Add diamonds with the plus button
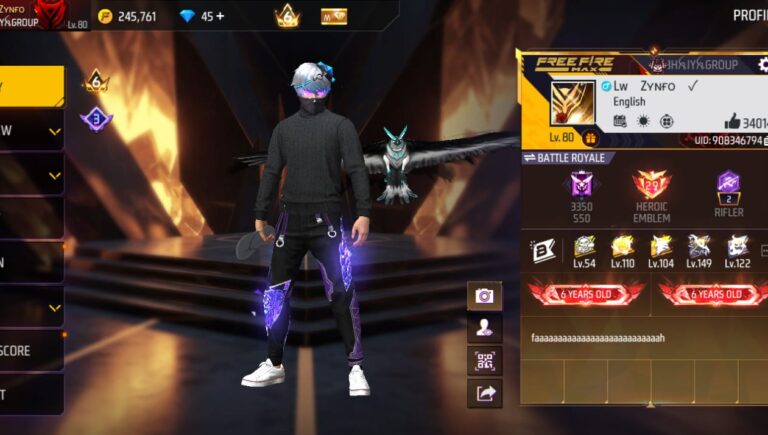 click(220, 16)
